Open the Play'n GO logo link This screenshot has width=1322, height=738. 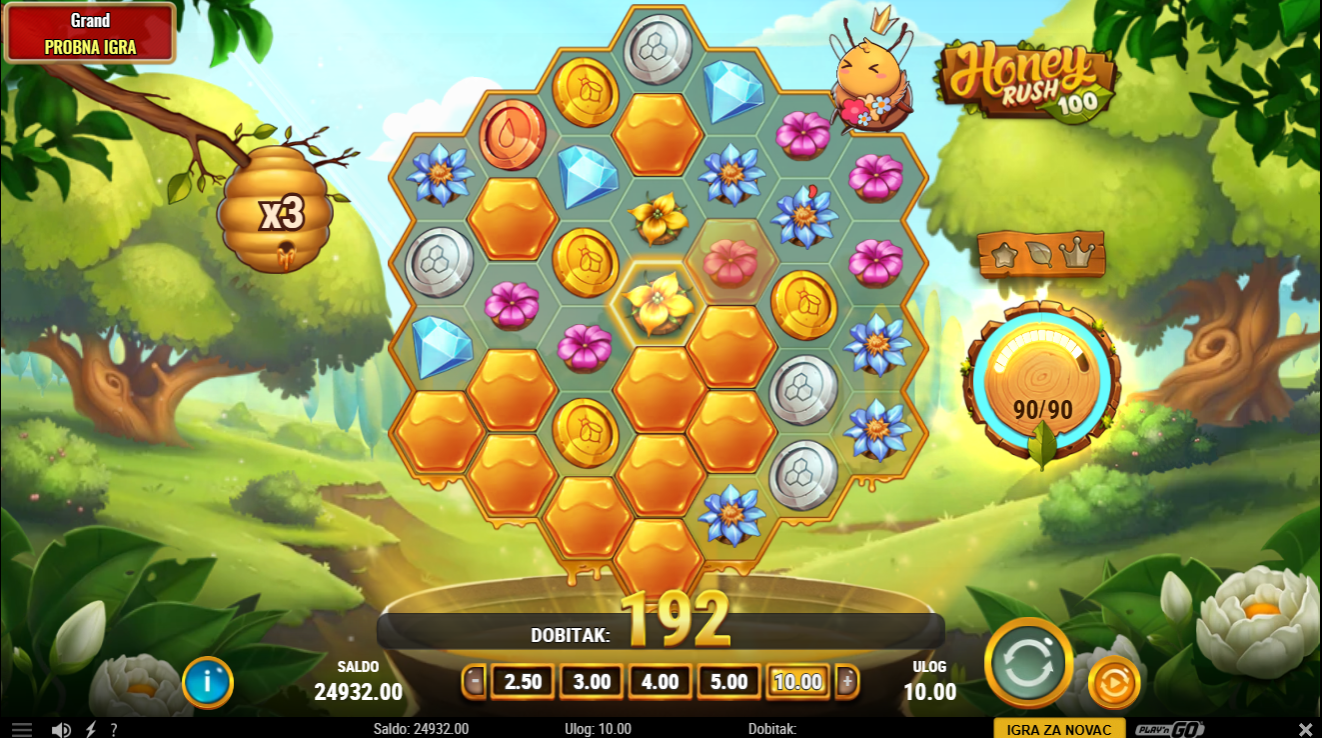coord(1170,729)
